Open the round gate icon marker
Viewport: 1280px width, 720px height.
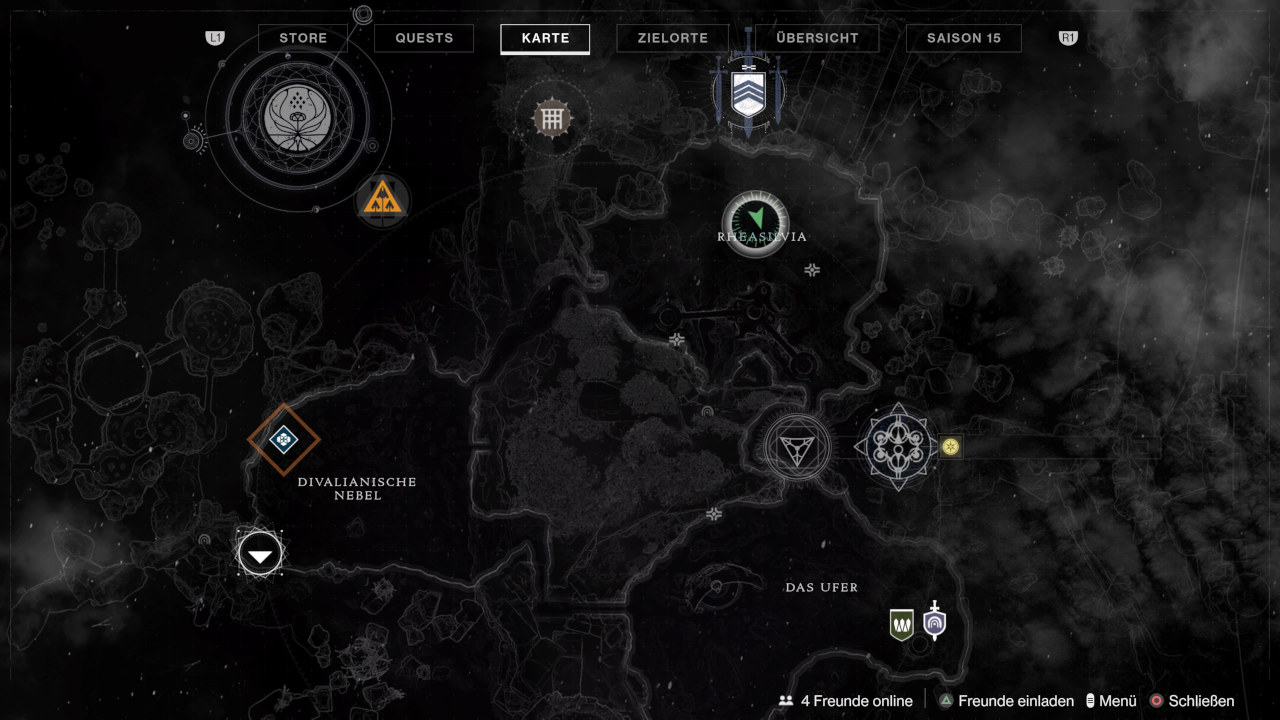click(x=550, y=119)
